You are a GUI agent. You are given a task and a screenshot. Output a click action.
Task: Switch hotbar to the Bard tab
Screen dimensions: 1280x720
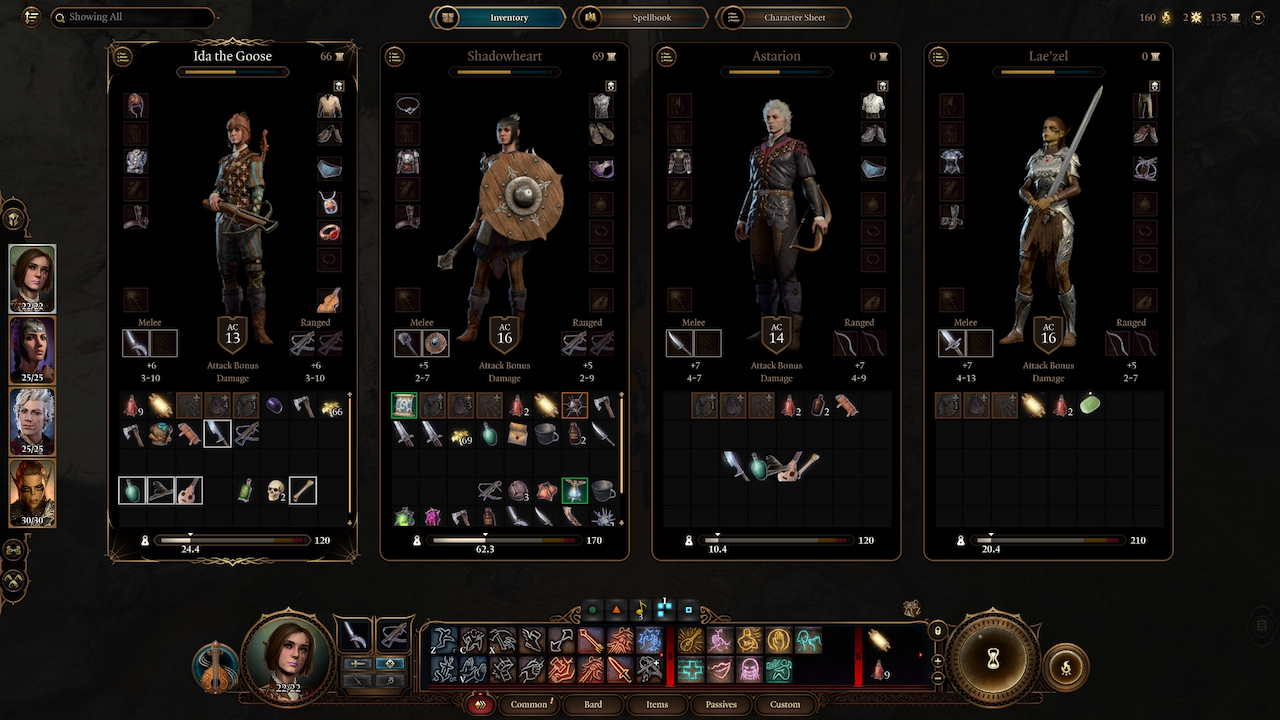593,704
